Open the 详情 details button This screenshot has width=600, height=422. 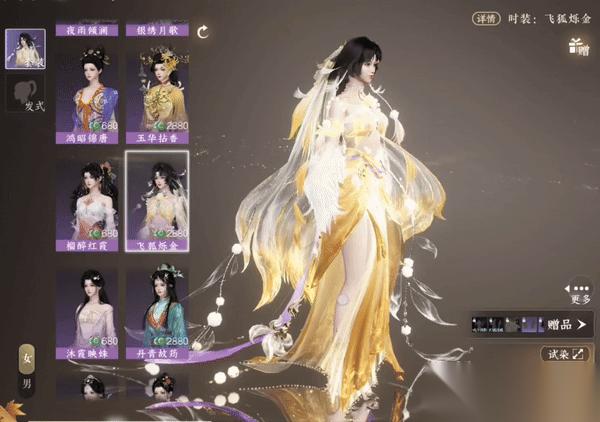click(485, 18)
